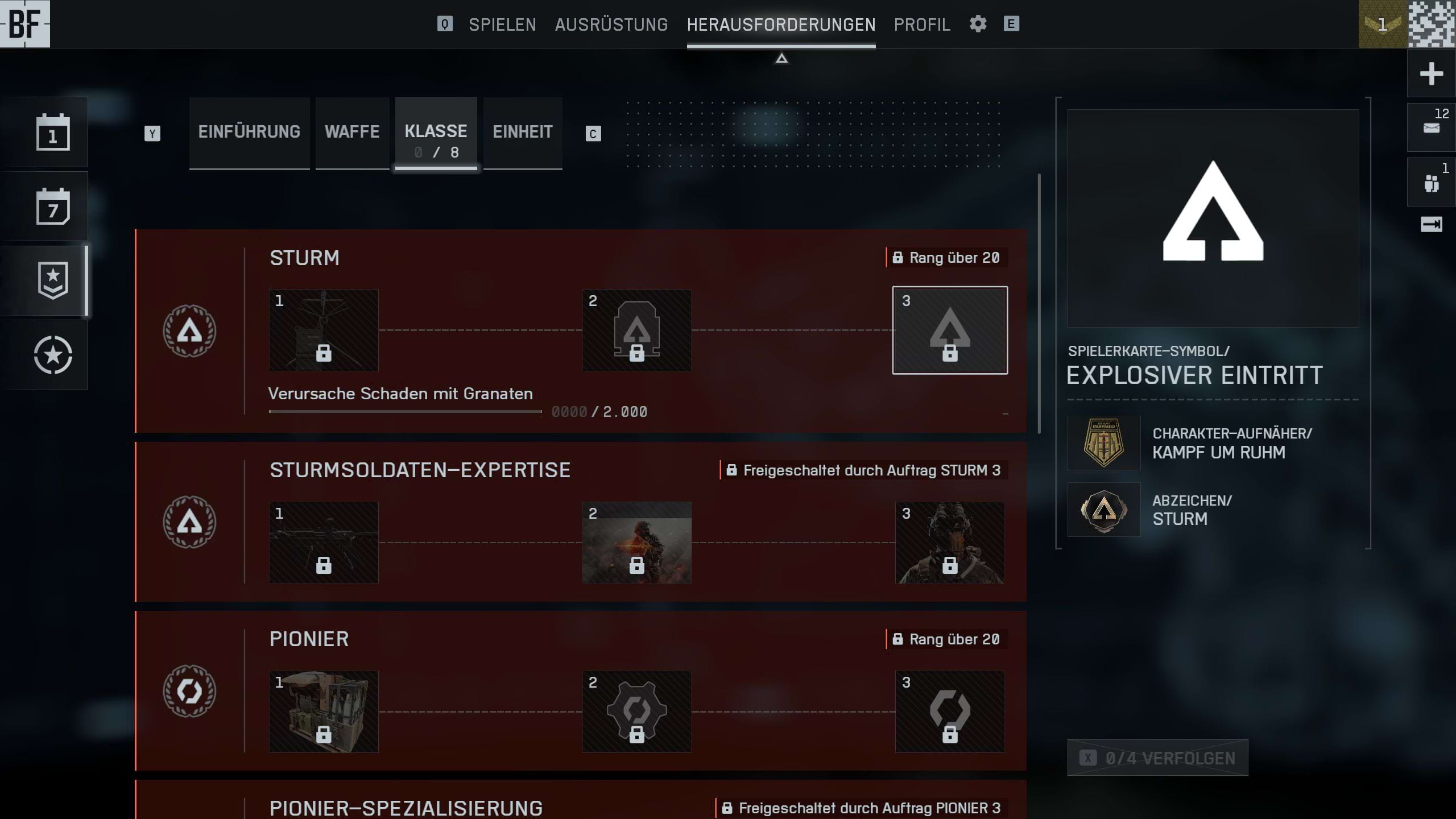The image size is (1456, 819).
Task: Open the mail inbox icon
Action: click(x=1431, y=128)
